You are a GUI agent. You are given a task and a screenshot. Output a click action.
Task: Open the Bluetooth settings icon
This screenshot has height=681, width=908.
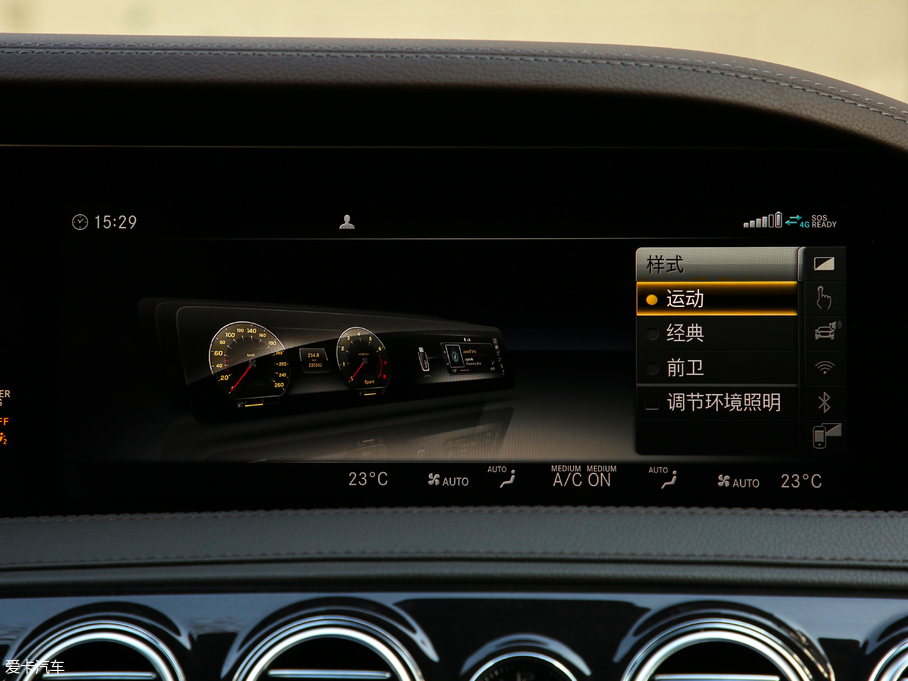point(825,402)
